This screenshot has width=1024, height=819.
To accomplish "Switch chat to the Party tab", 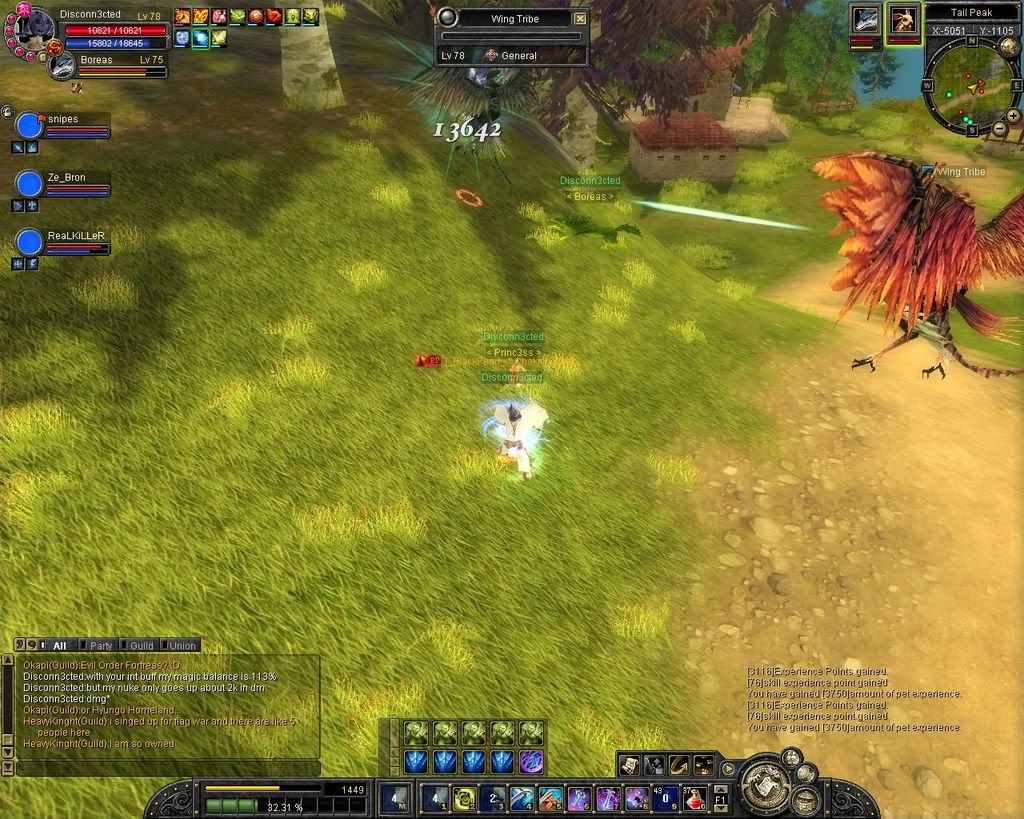I will point(100,646).
